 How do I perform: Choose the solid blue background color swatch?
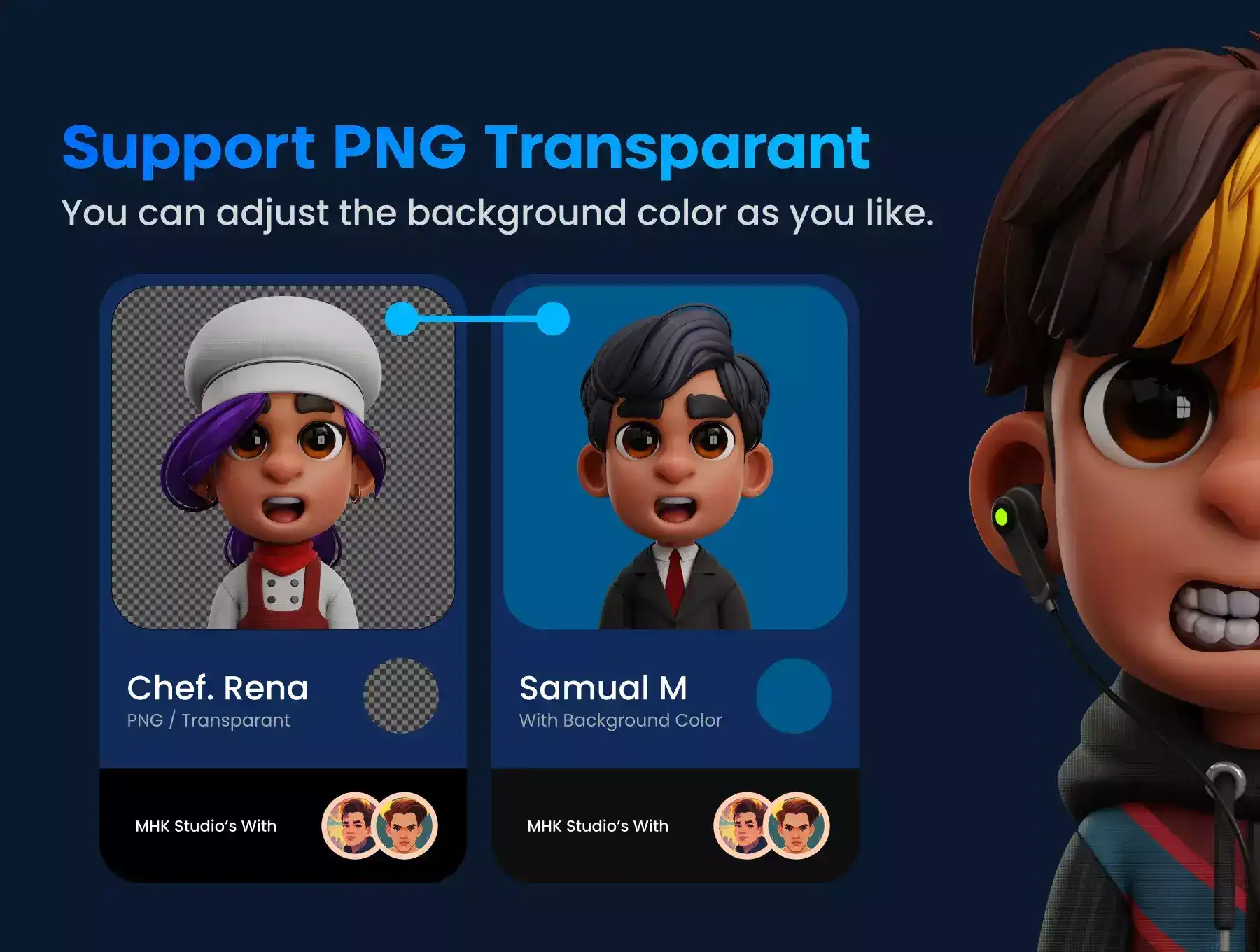pos(793,695)
